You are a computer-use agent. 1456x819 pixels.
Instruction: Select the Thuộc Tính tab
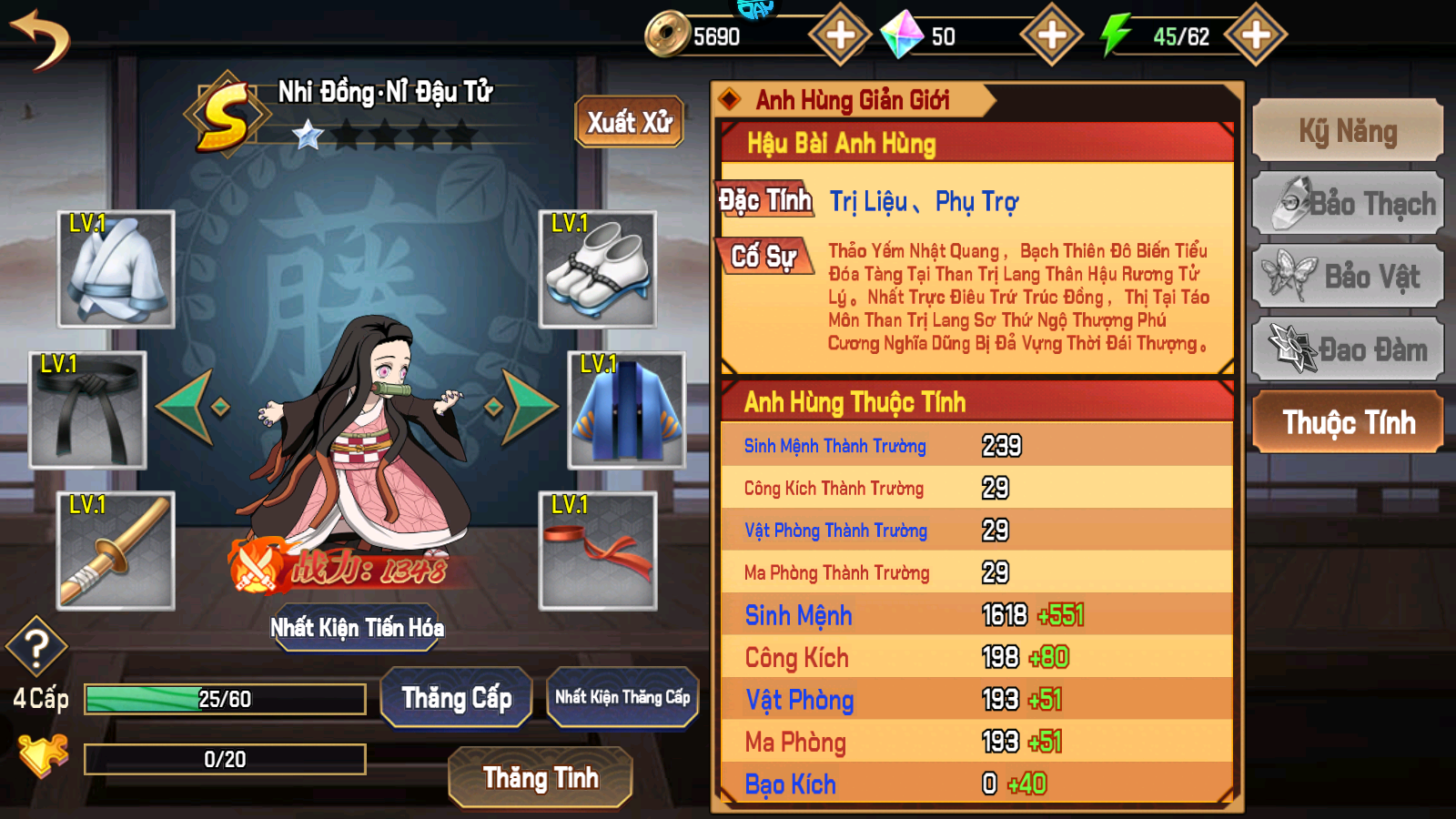click(x=1347, y=422)
